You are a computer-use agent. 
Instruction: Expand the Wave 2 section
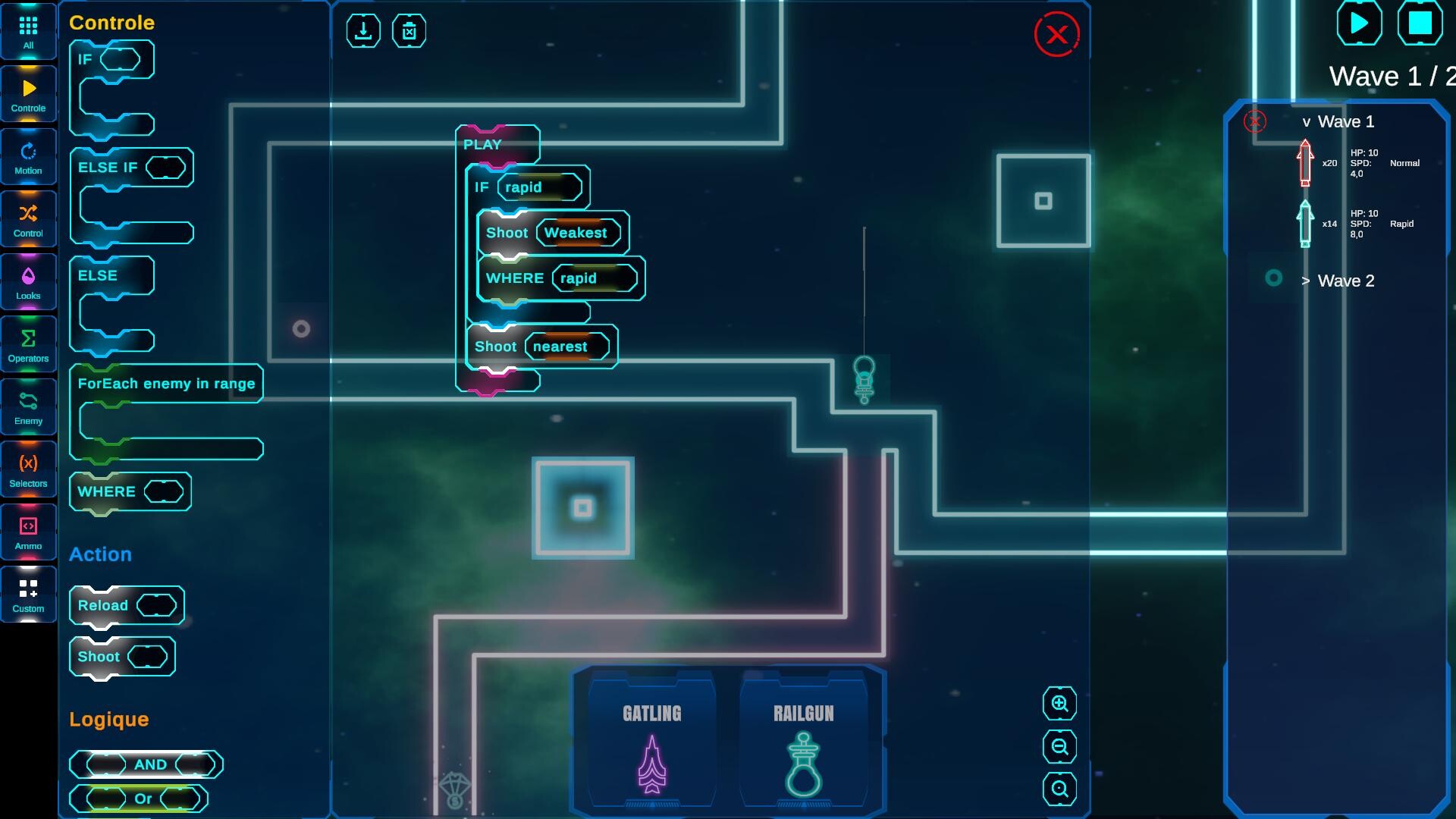(1306, 281)
